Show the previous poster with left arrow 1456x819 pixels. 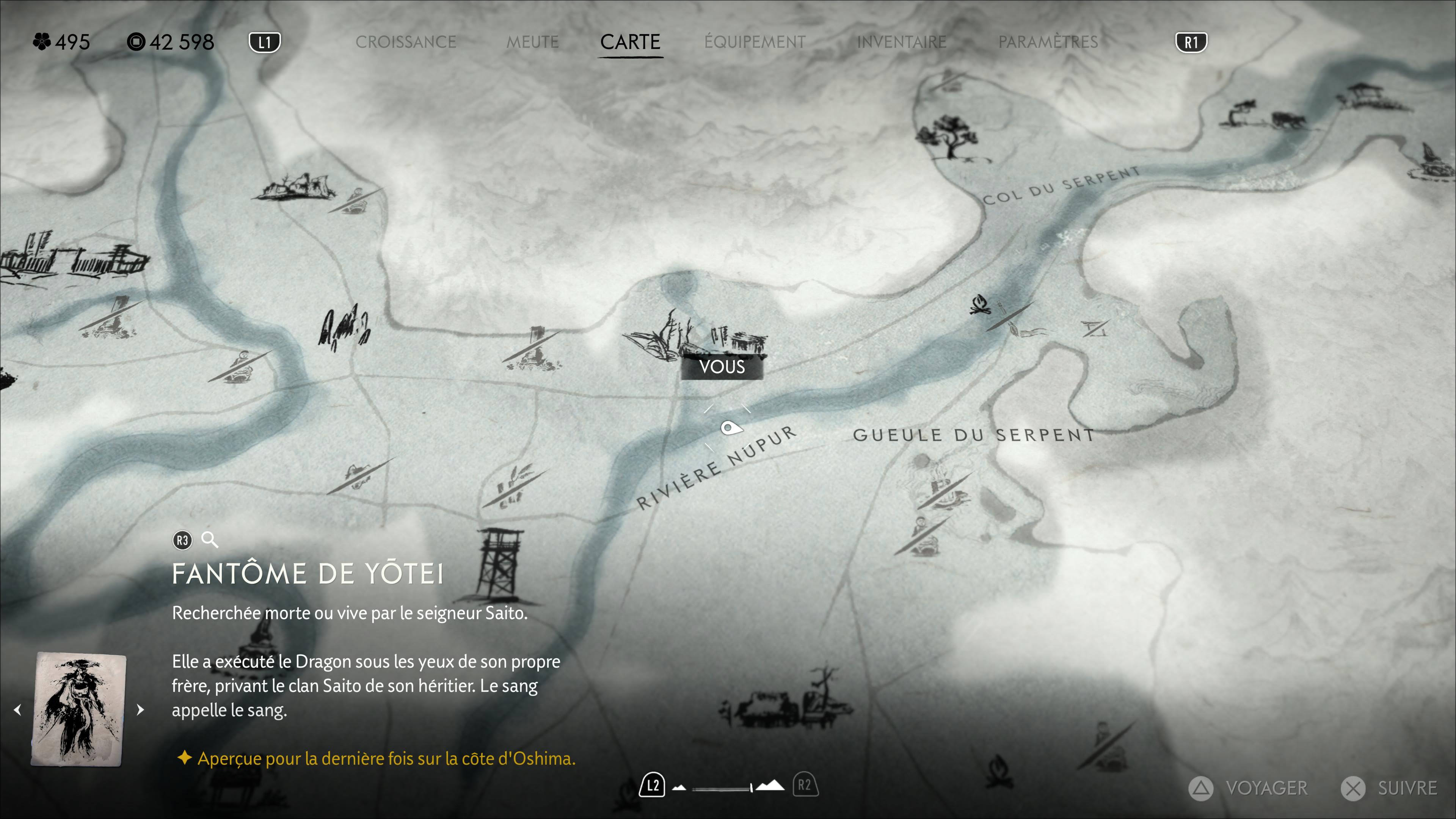pos(18,709)
